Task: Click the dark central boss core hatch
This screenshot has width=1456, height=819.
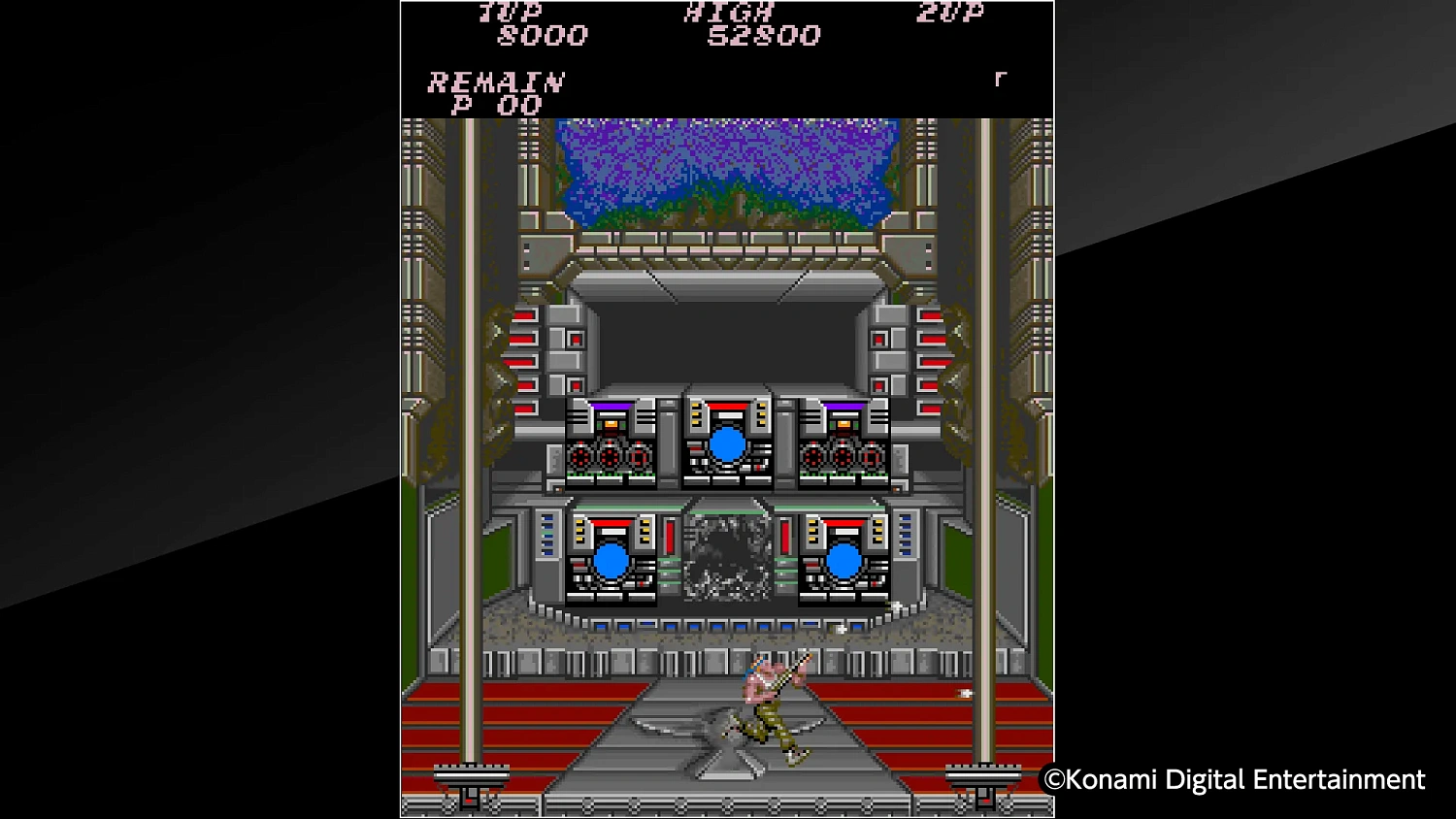Action: tap(728, 558)
